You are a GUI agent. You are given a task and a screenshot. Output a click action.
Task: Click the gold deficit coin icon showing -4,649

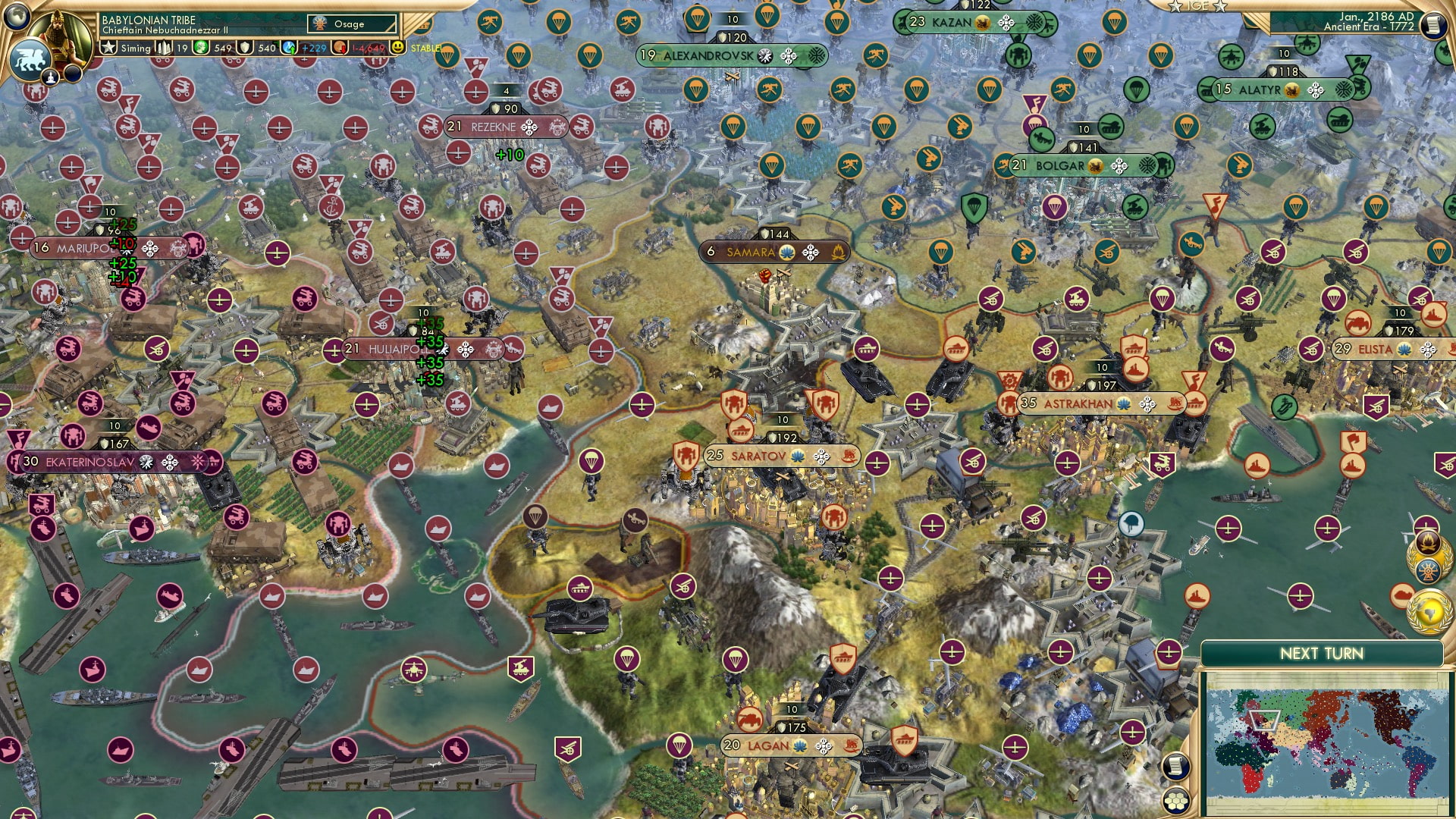(340, 48)
